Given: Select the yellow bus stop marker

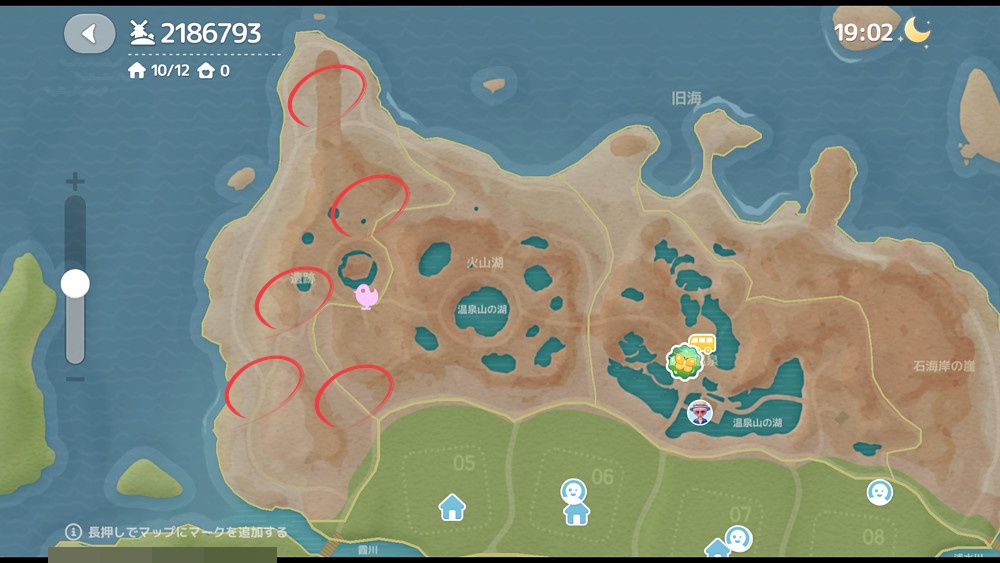Looking at the screenshot, I should (702, 344).
